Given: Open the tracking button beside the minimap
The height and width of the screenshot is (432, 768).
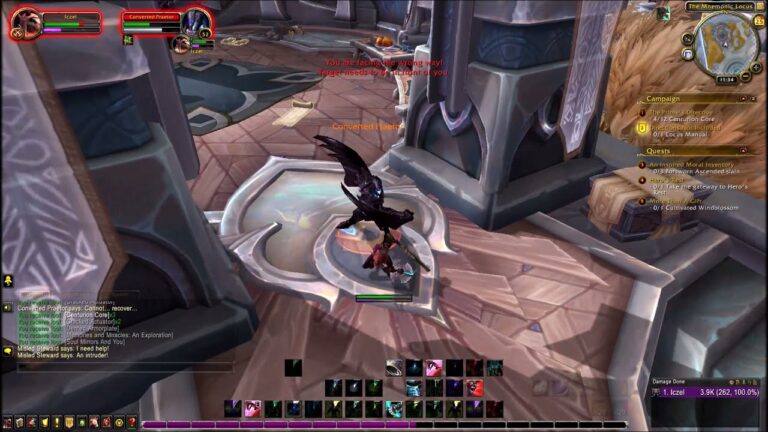Looking at the screenshot, I should coord(688,40).
